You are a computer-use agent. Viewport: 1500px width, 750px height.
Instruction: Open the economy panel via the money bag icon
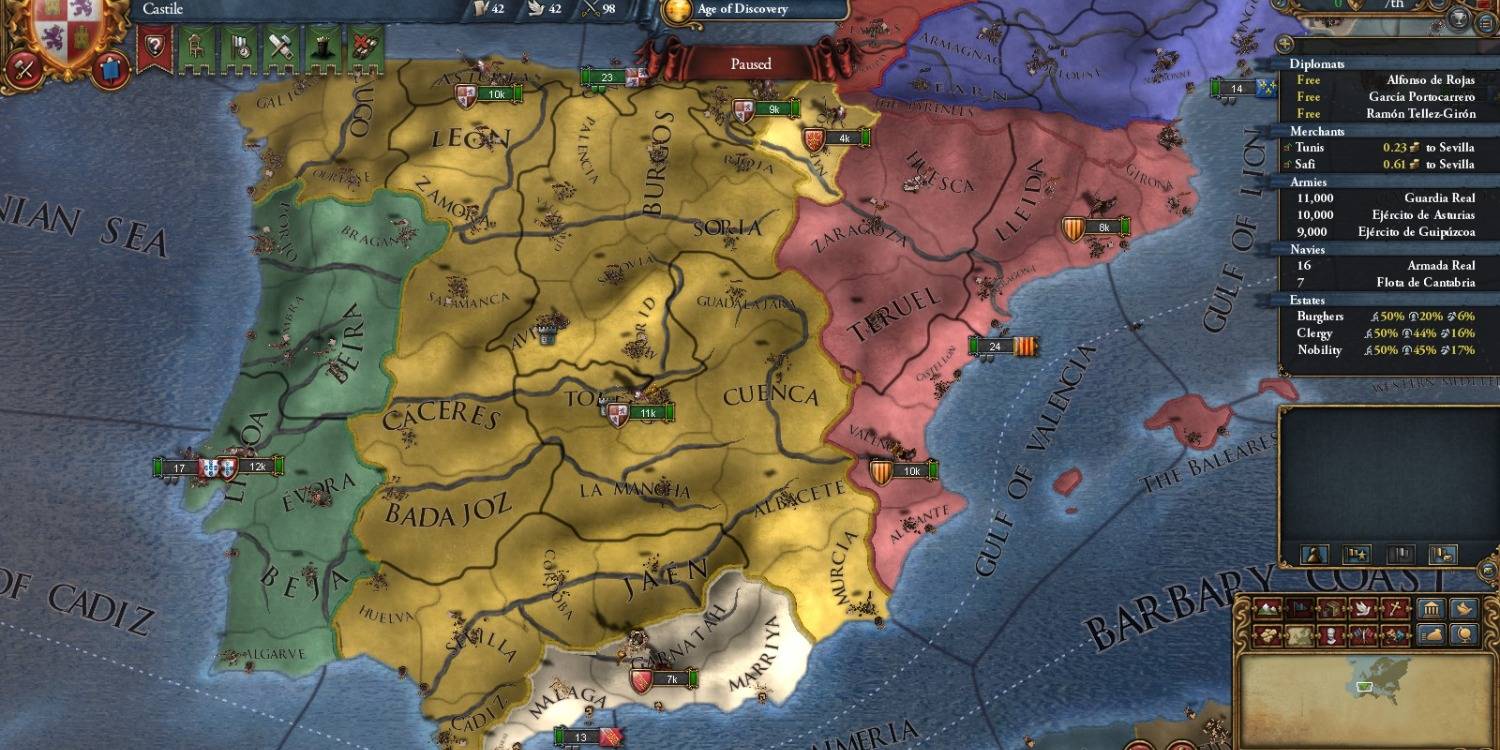tap(1430, 635)
